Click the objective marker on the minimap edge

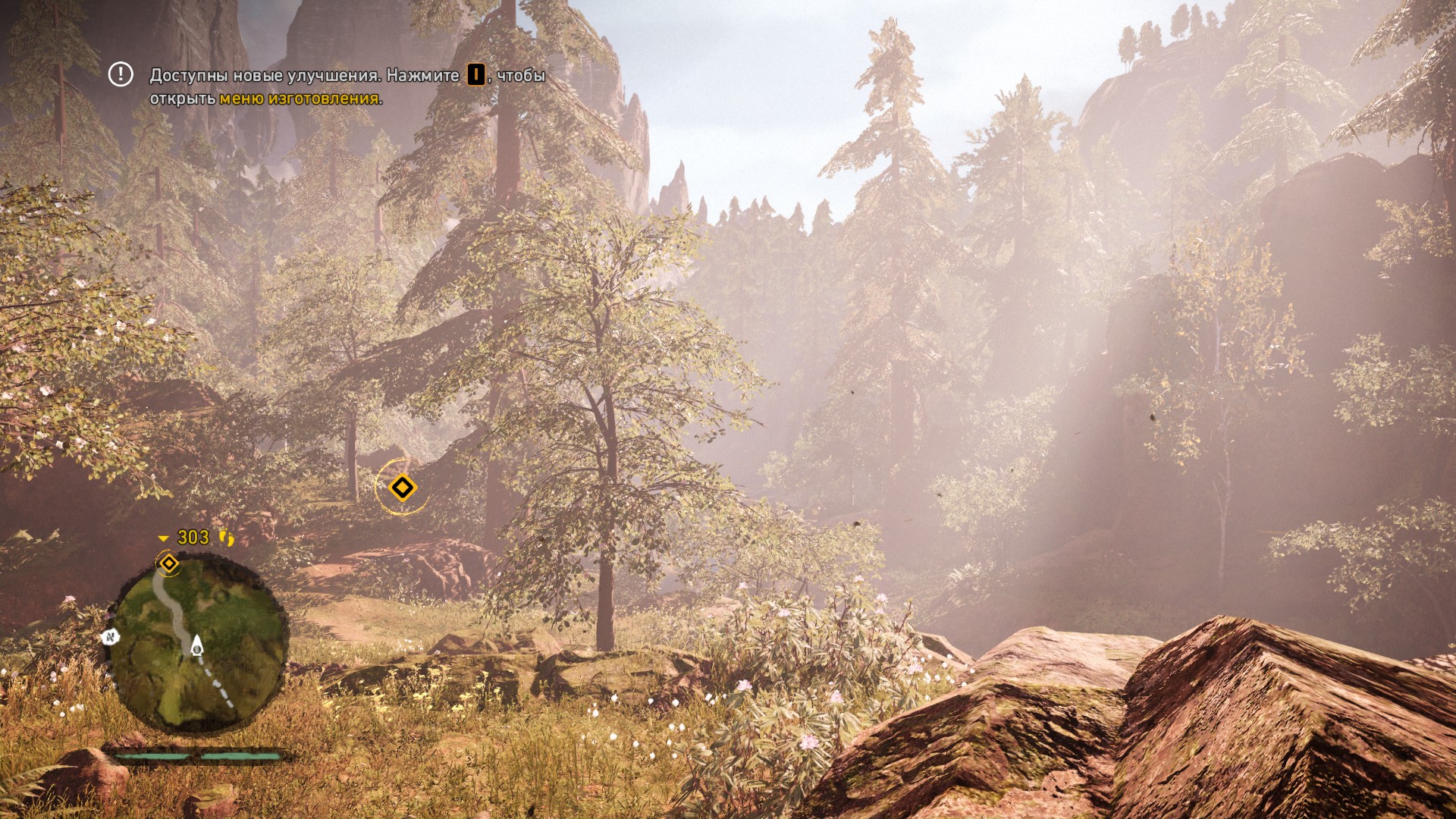coord(168,563)
